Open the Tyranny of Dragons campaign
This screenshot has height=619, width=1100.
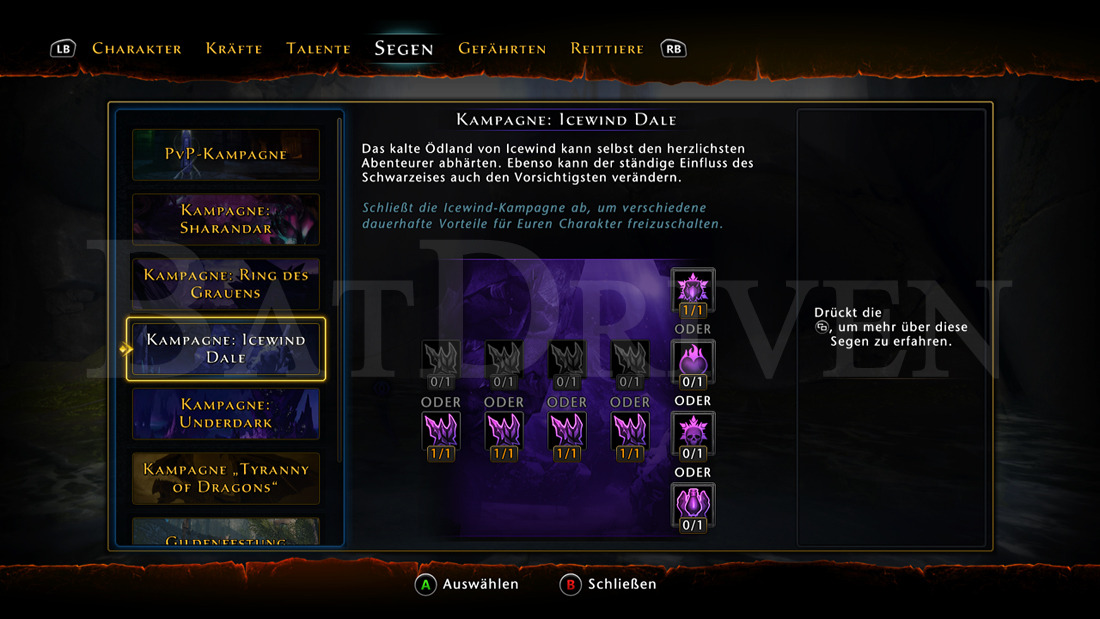(x=226, y=478)
